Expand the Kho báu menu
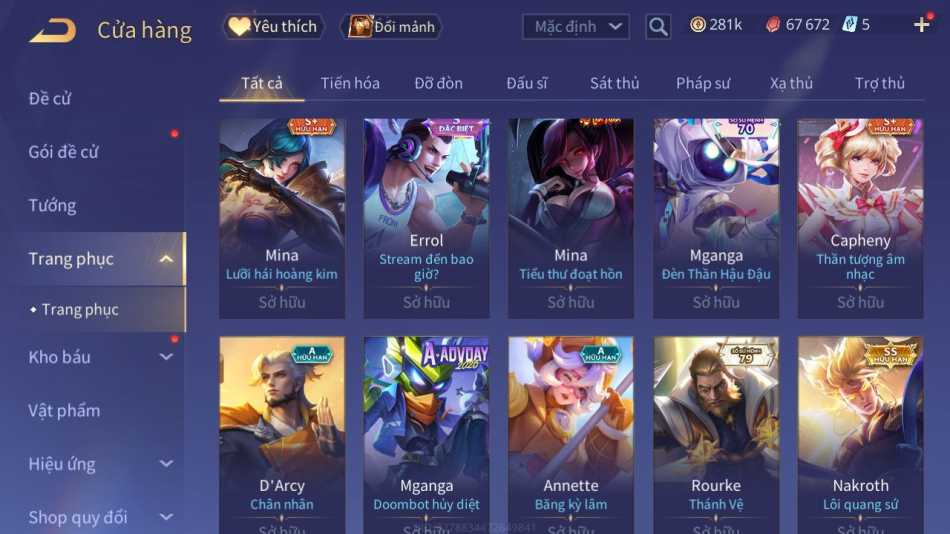Viewport: 950px width, 534px height. coord(100,357)
